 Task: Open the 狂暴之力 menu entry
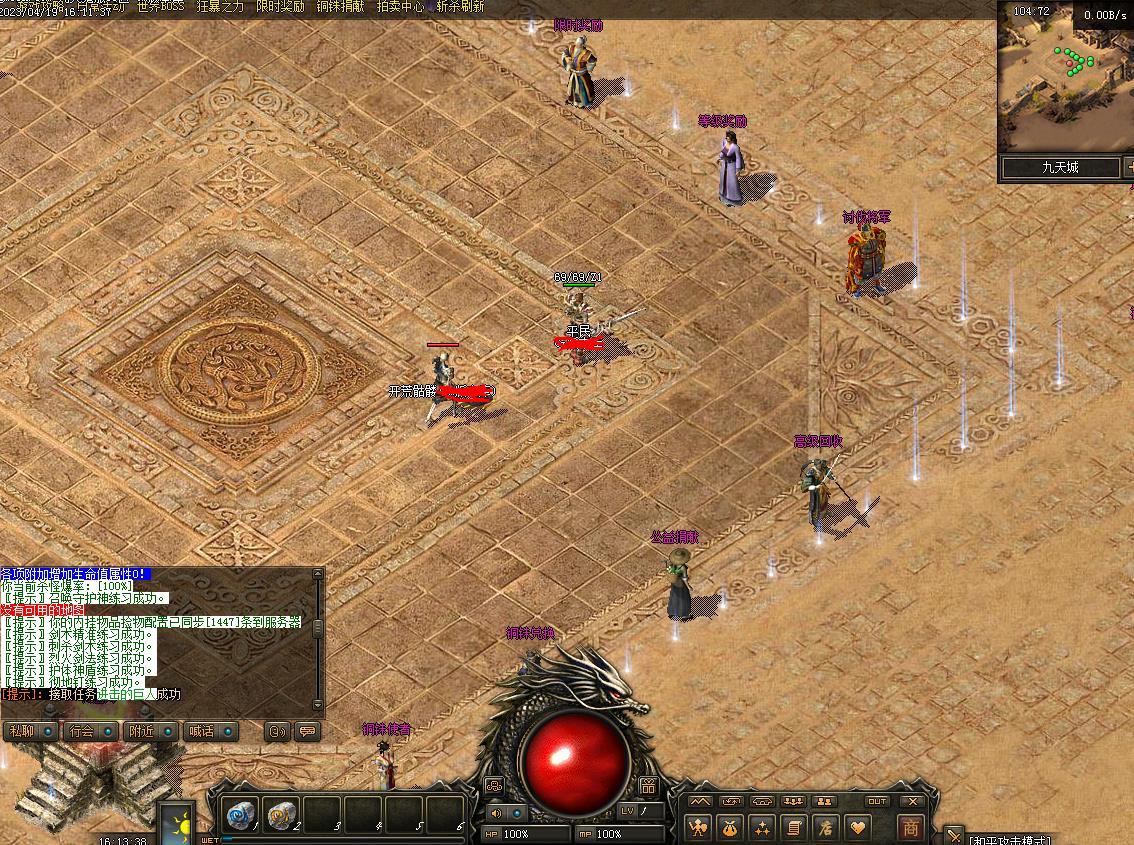[x=220, y=6]
